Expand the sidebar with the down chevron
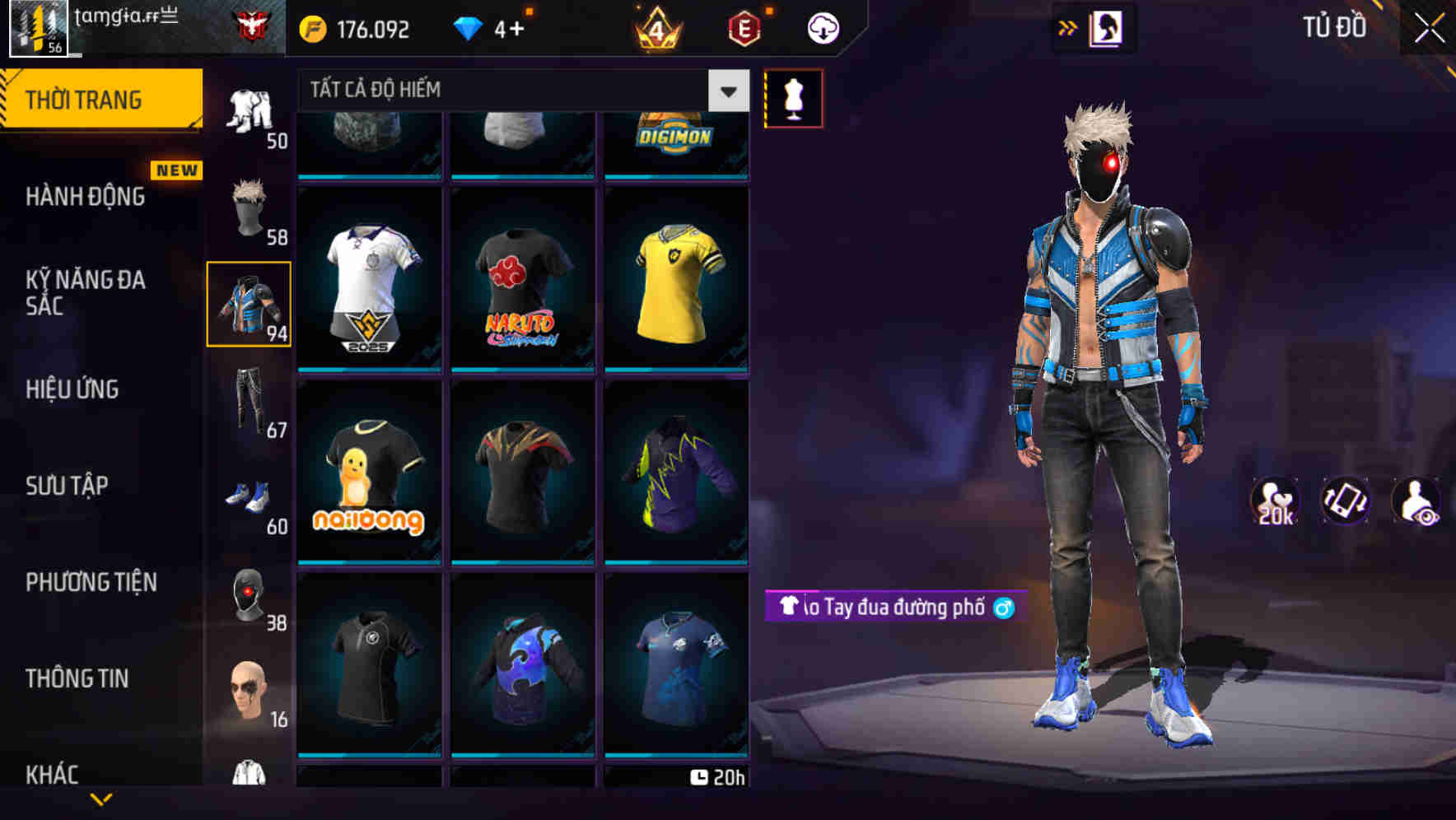 102,797
